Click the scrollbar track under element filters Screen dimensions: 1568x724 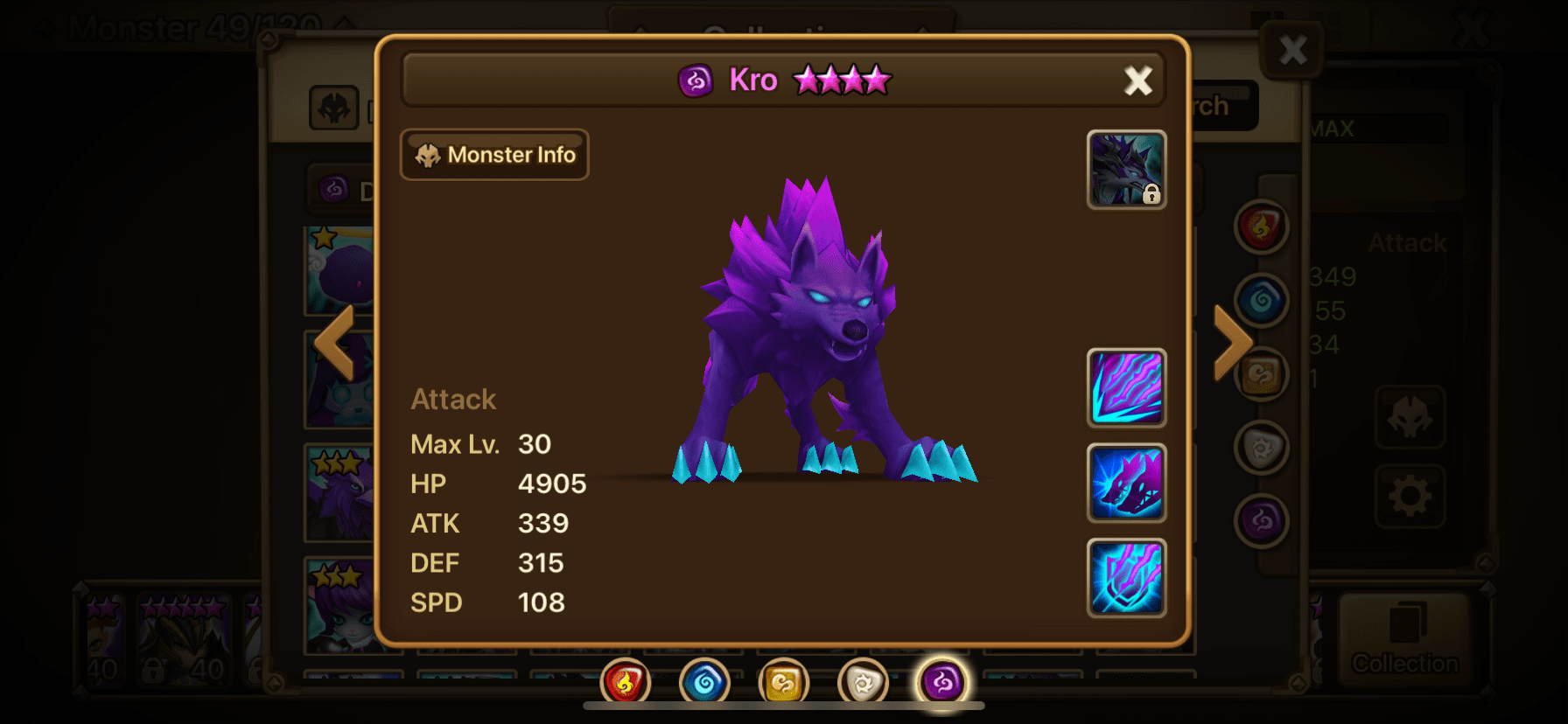point(781,704)
